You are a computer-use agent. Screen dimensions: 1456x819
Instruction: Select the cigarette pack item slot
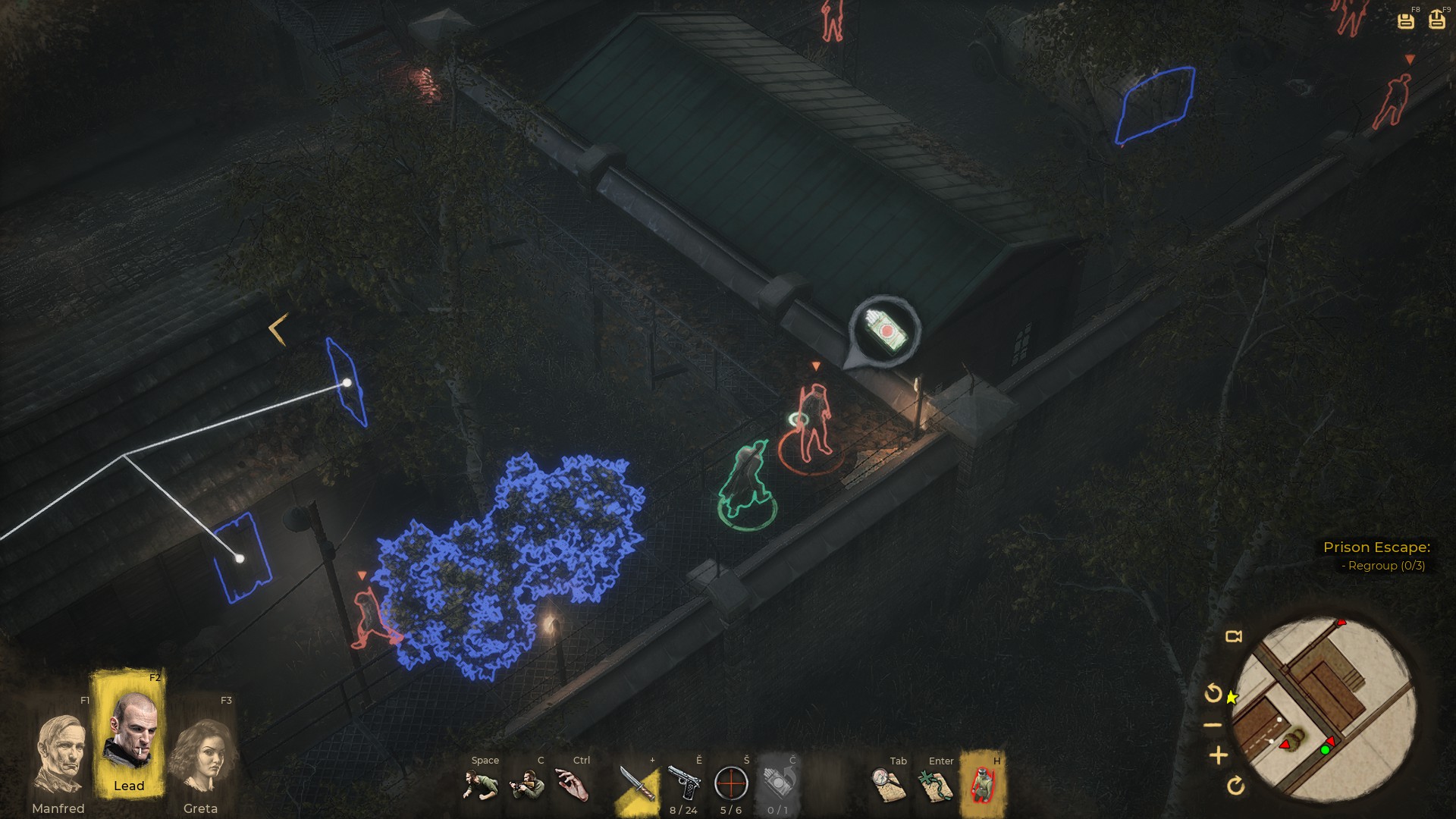778,783
